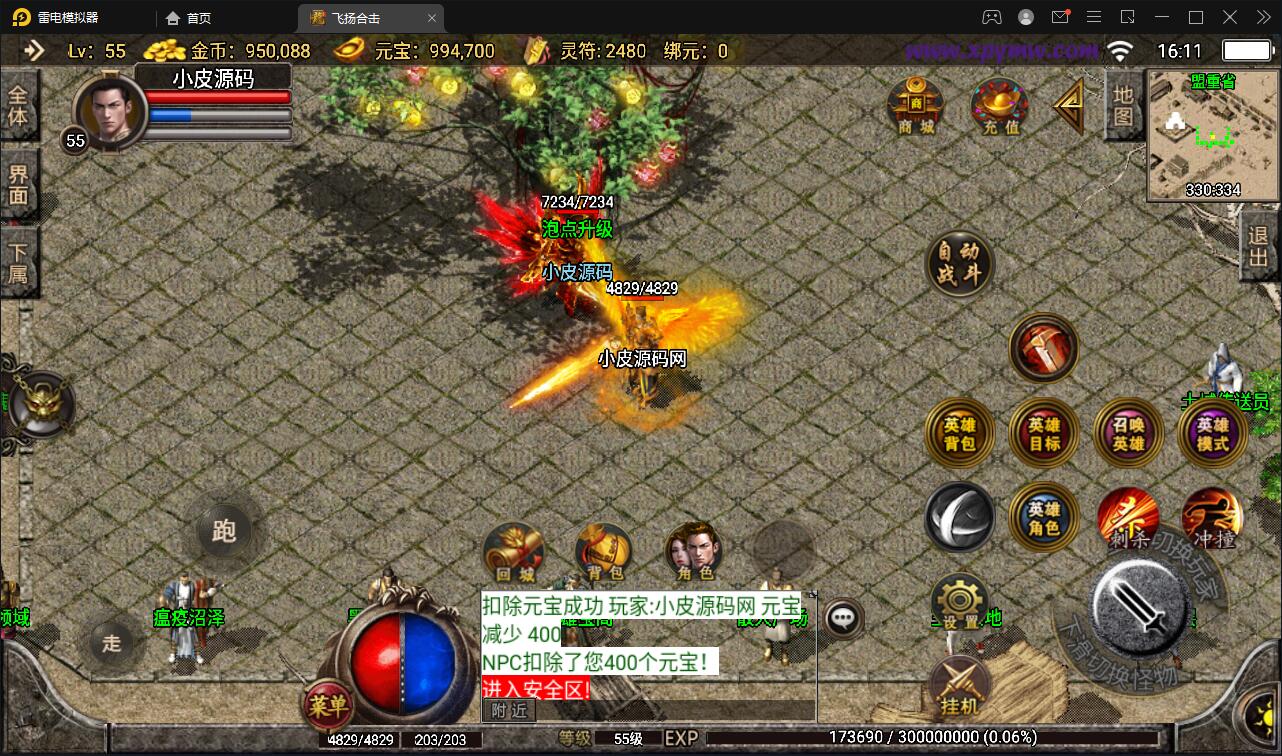The image size is (1282, 756).
Task: Open the 背包 backpack
Action: [x=603, y=551]
